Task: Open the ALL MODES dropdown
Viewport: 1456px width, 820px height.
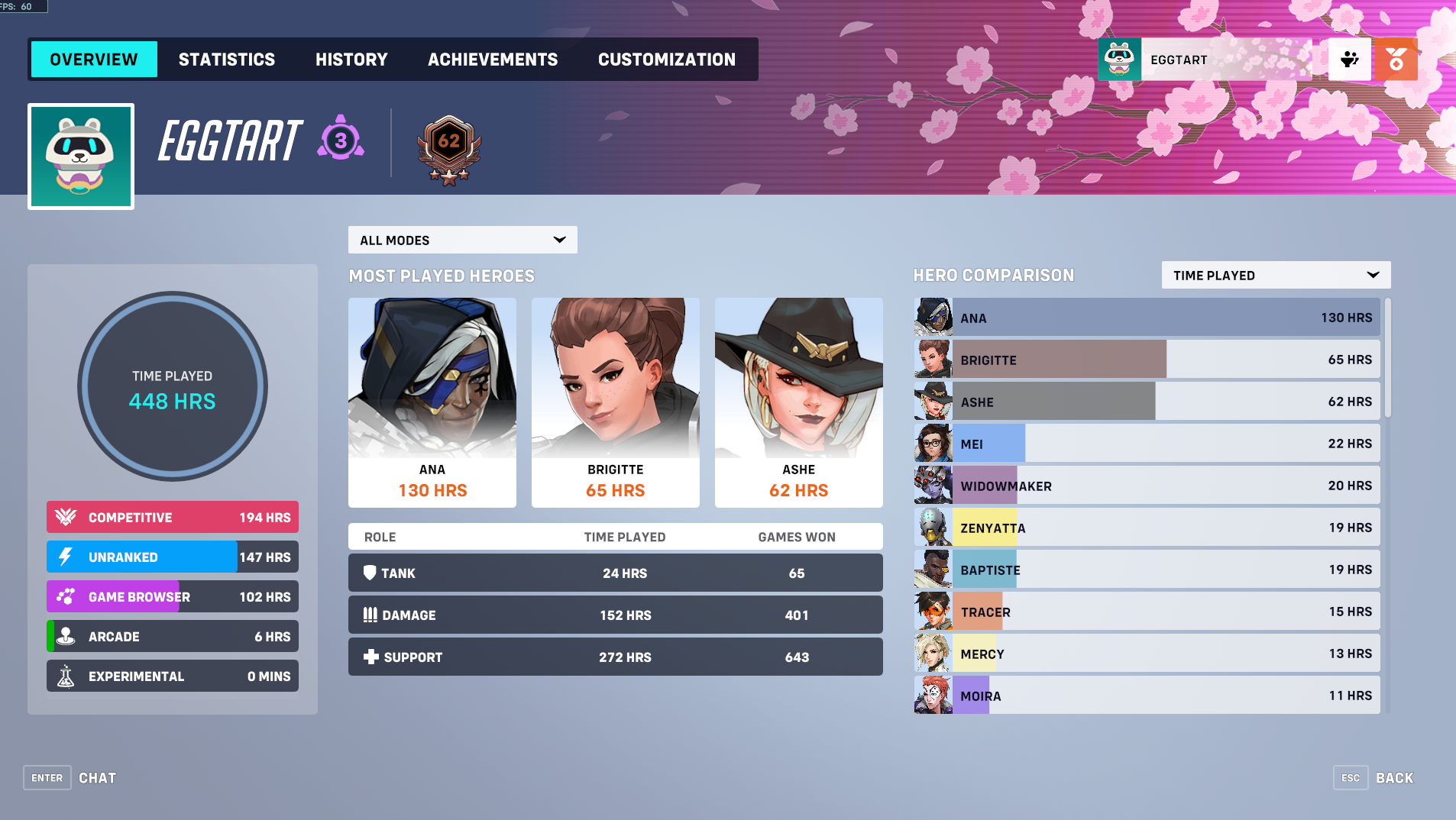Action: pyautogui.click(x=462, y=240)
